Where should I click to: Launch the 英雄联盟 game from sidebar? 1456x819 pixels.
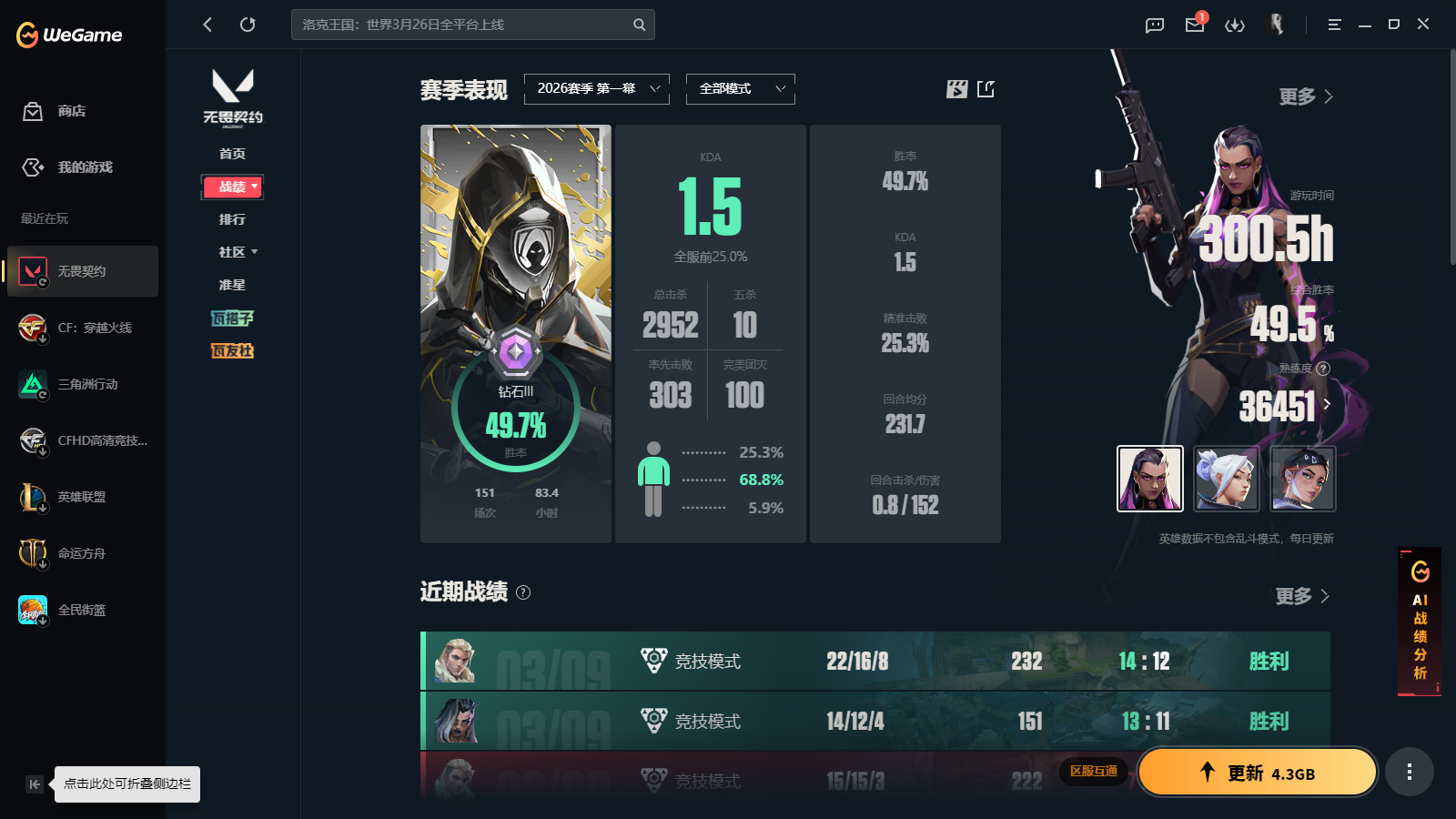pos(82,497)
